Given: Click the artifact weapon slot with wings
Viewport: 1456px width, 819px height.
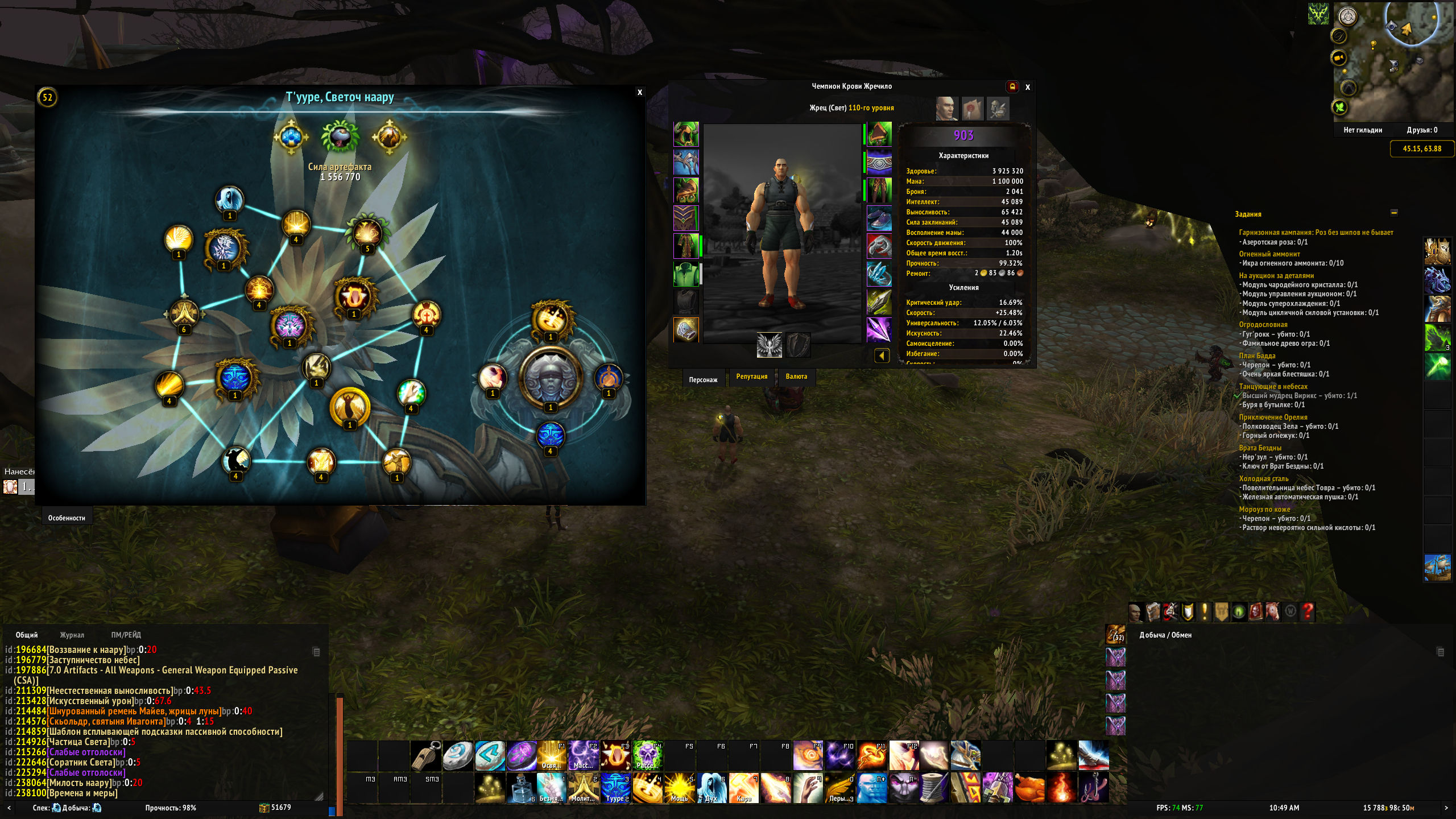Looking at the screenshot, I should tap(769, 345).
